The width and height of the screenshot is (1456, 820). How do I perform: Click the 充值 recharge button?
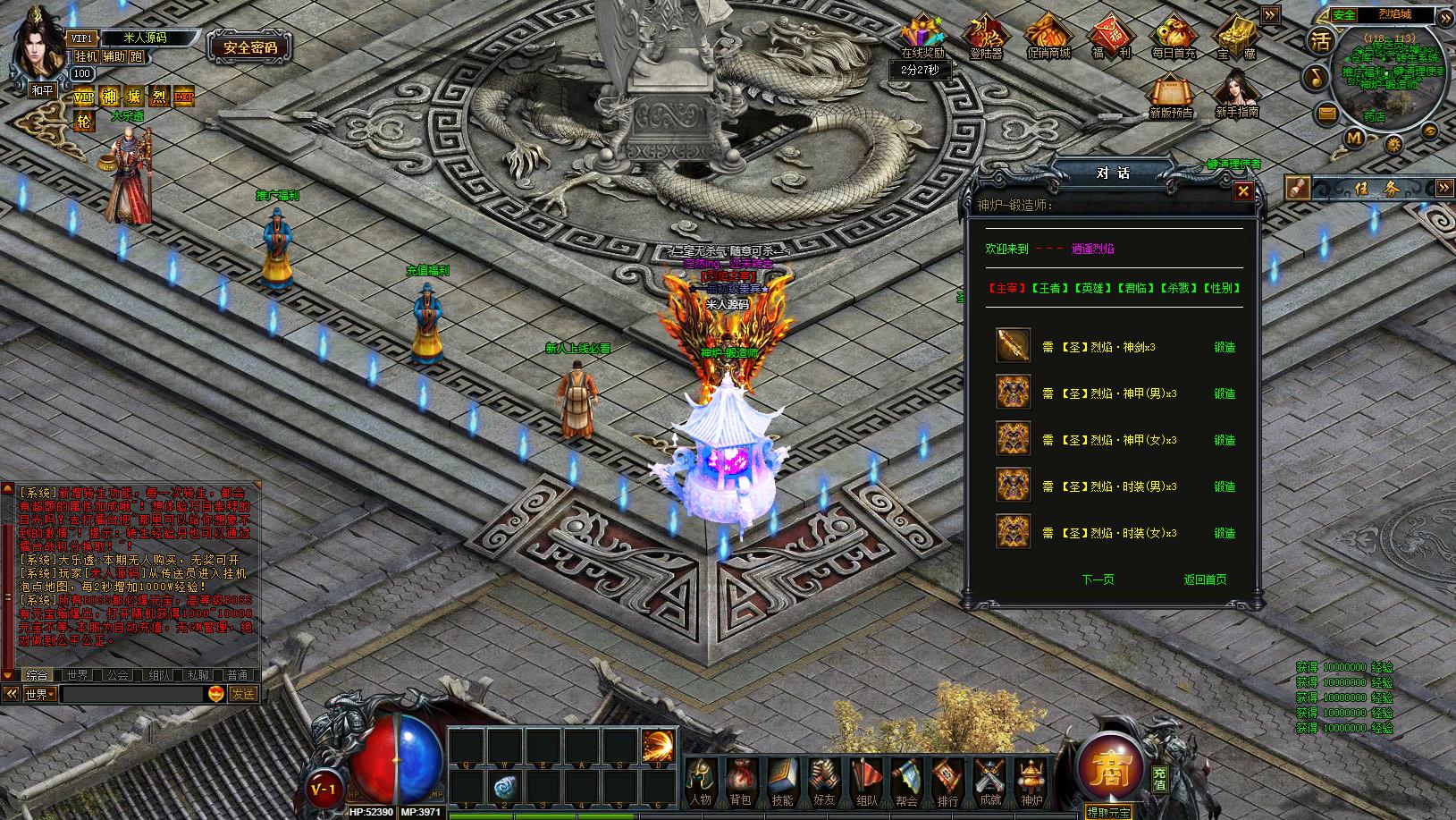pos(1159,778)
